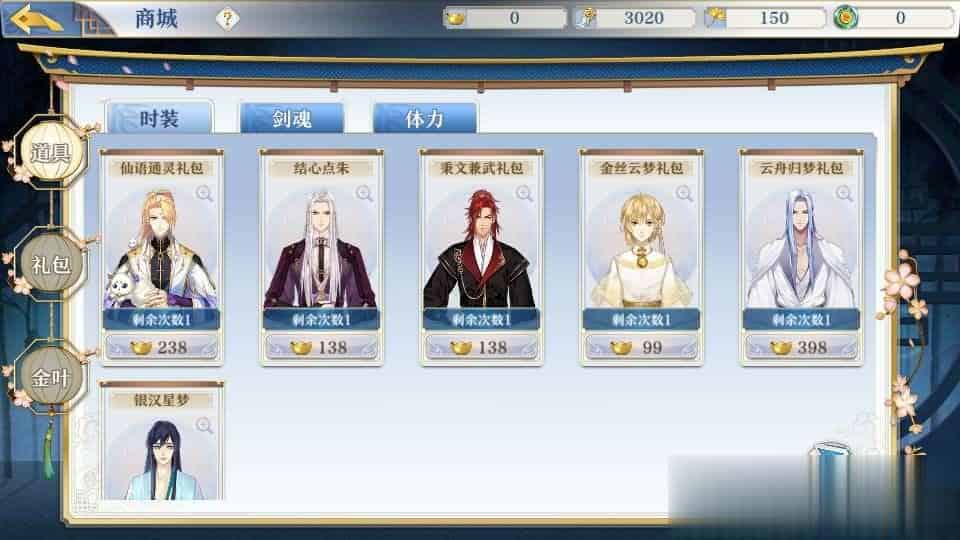Preview 结心点朱 with its magnifier icon
Image resolution: width=960 pixels, height=540 pixels.
pyautogui.click(x=364, y=193)
